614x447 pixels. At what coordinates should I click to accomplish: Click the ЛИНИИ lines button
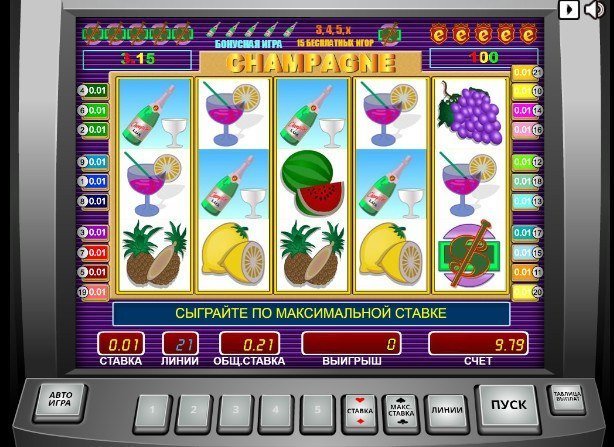tap(446, 410)
